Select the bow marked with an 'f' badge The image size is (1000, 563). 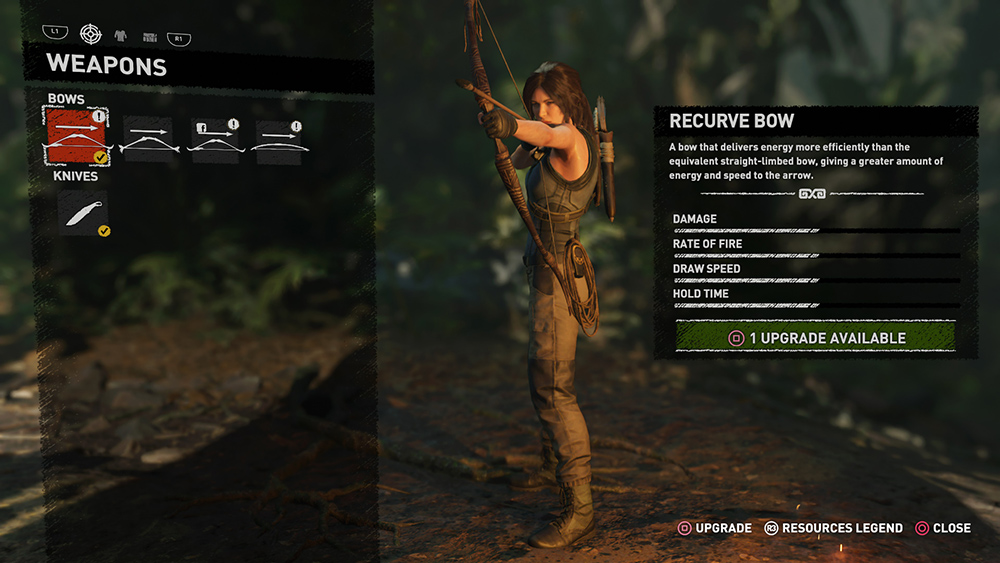pos(215,140)
